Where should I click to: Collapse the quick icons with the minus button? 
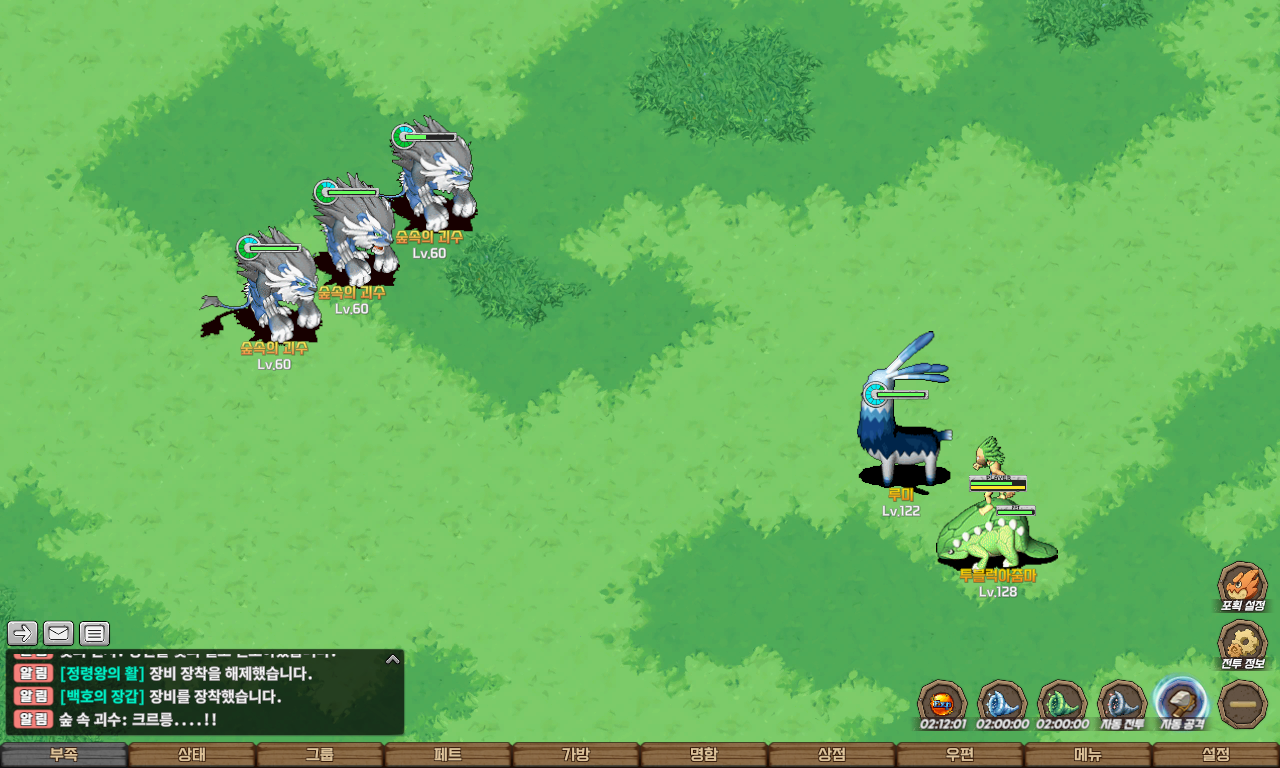pos(1243,704)
